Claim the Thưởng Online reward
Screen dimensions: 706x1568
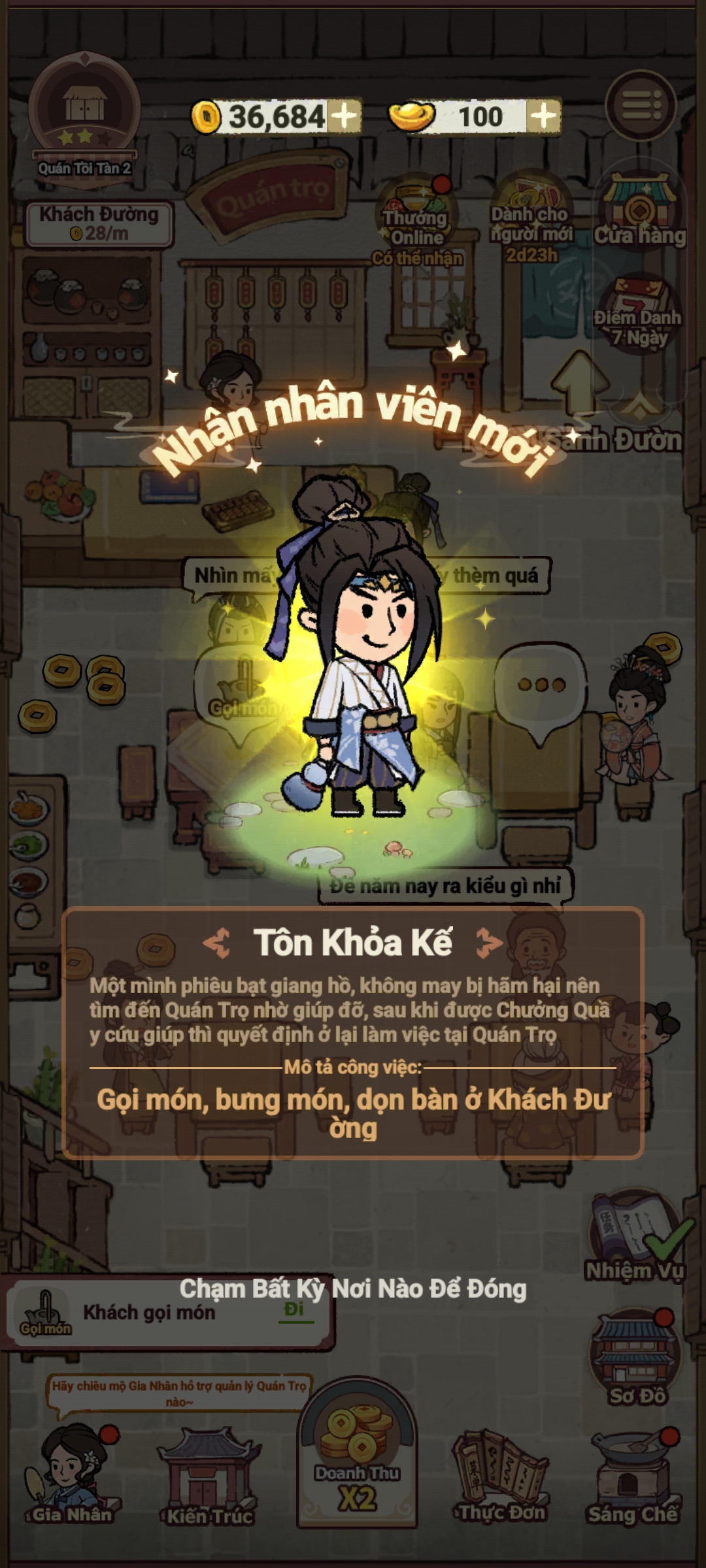(x=416, y=219)
